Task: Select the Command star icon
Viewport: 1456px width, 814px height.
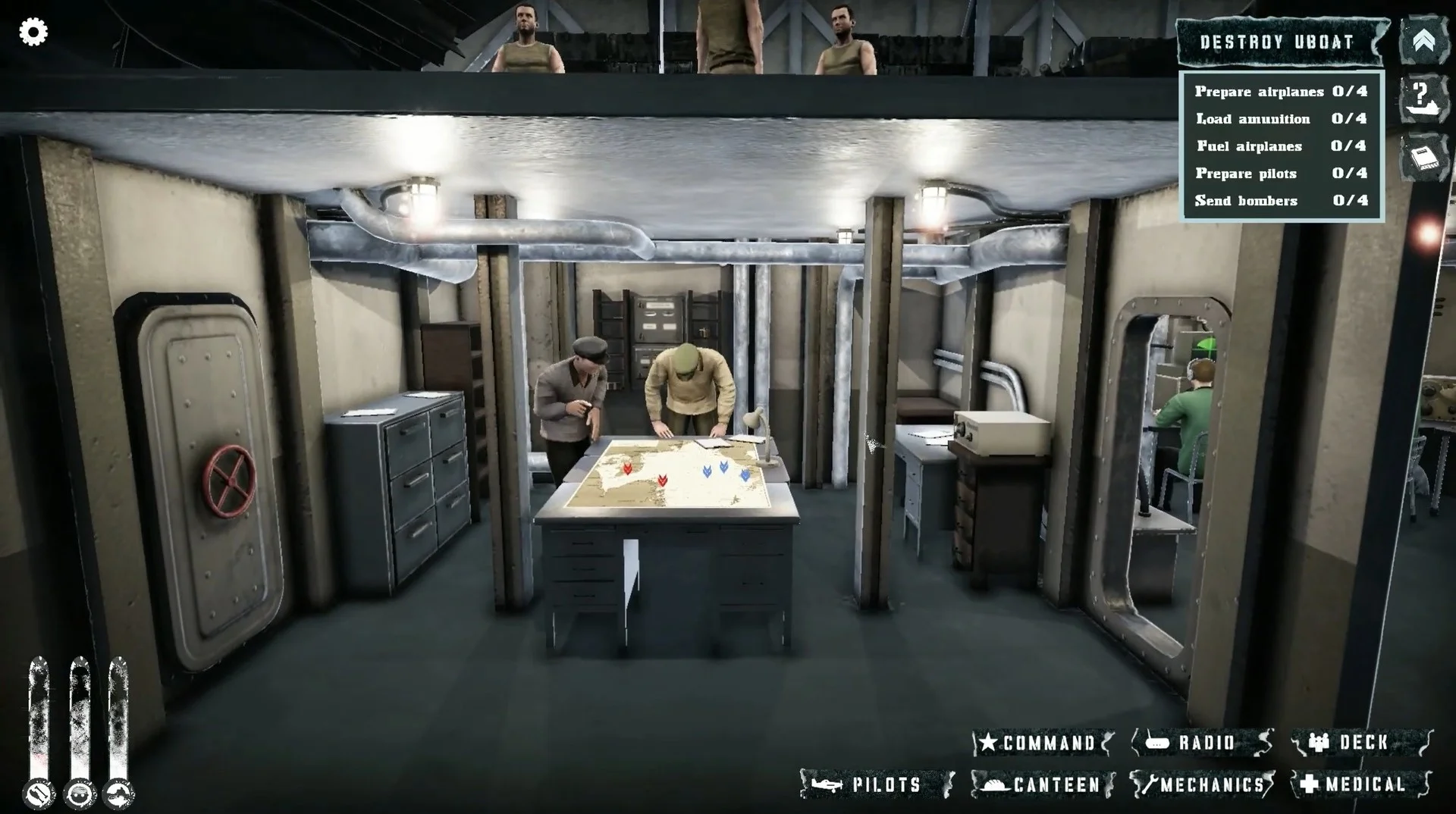Action: coord(988,744)
